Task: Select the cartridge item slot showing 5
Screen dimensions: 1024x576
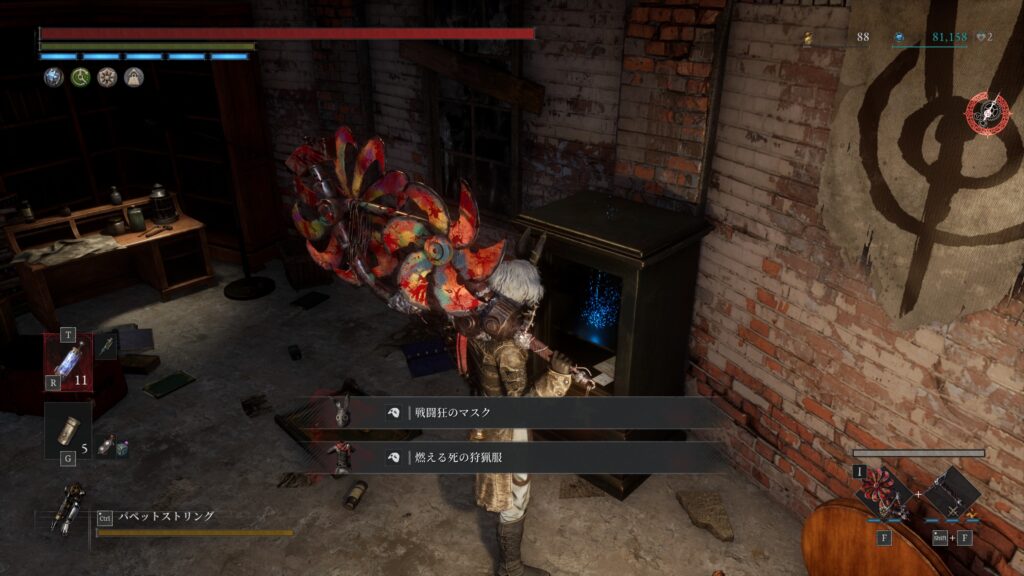Action: (x=68, y=429)
